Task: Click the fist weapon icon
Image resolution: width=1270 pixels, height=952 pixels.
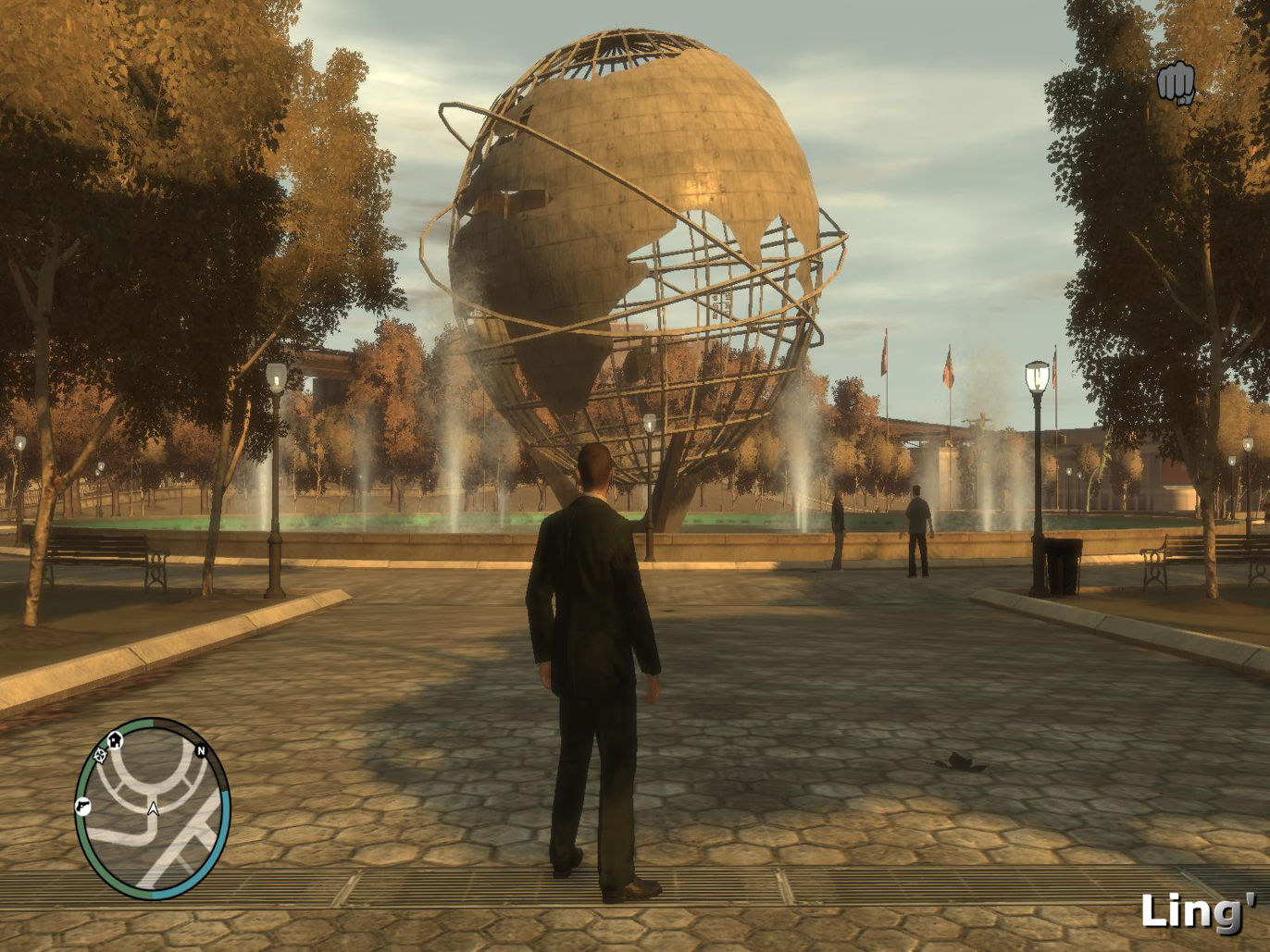Action: pos(1176,83)
